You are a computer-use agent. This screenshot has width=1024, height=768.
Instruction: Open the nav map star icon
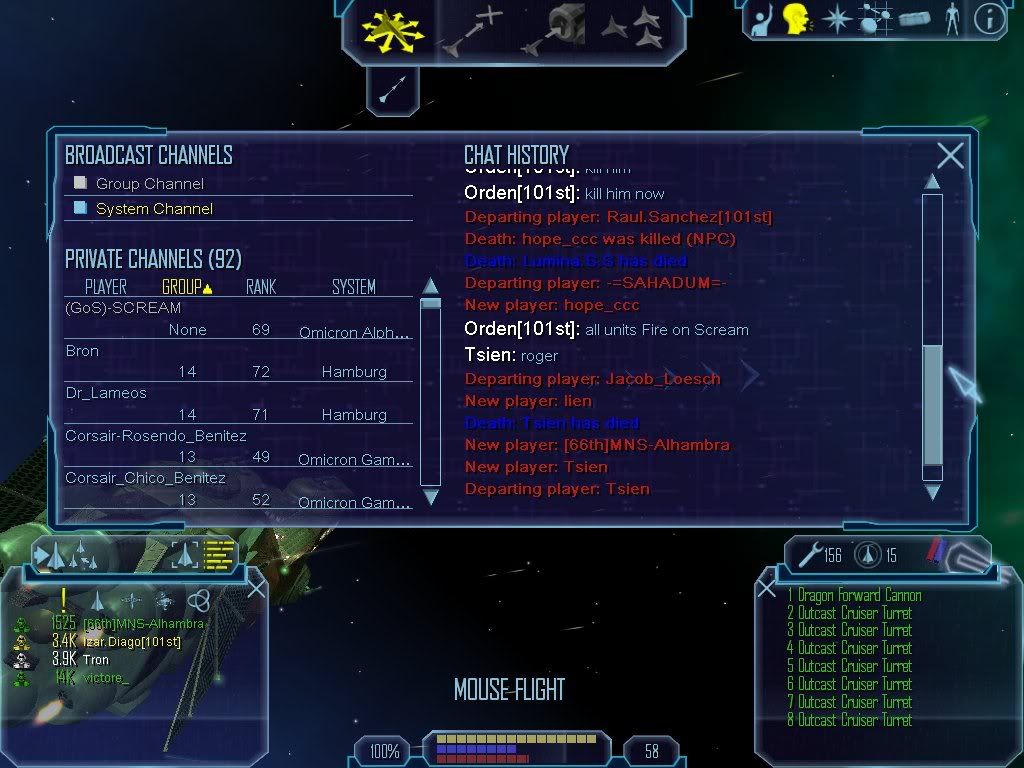(x=835, y=19)
